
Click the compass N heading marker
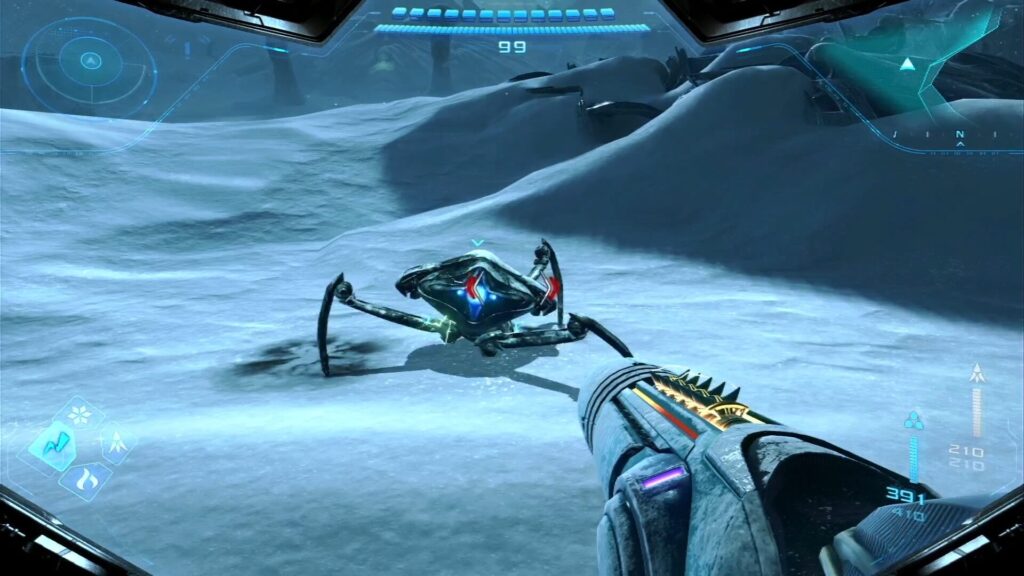coord(960,135)
